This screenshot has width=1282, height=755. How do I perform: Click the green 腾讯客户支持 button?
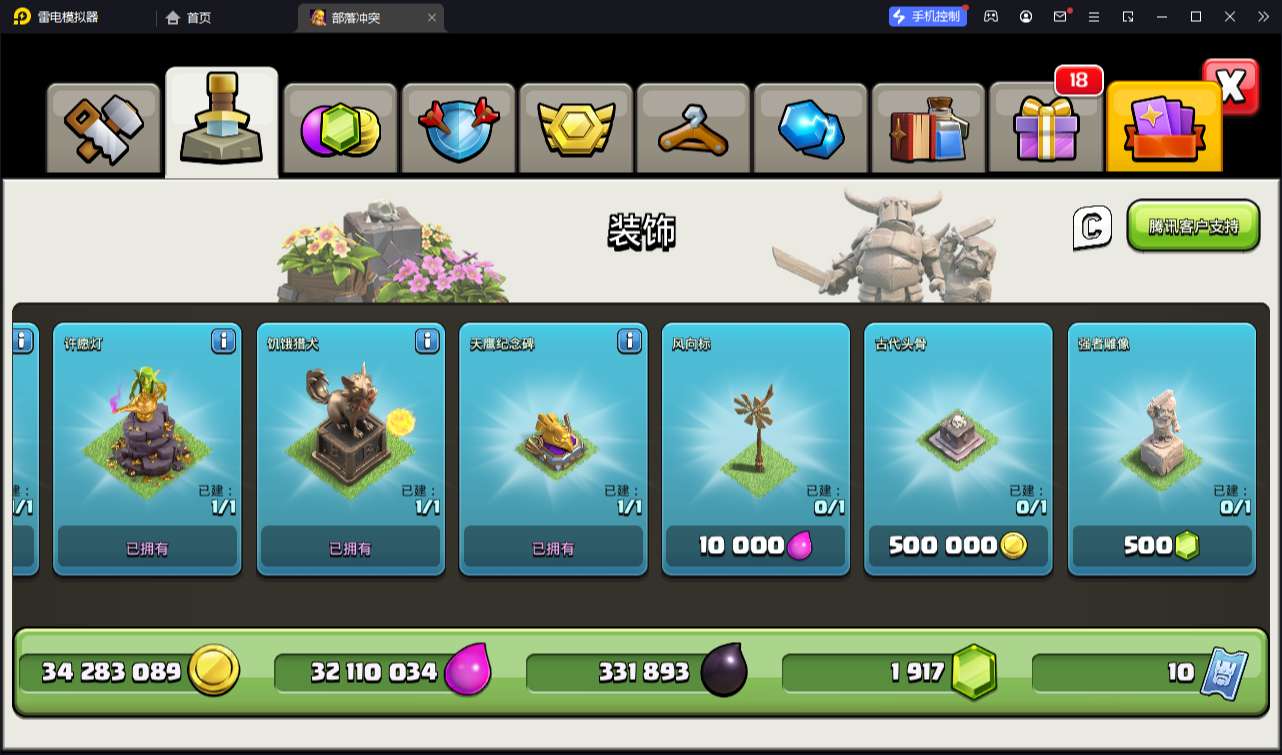pyautogui.click(x=1193, y=226)
